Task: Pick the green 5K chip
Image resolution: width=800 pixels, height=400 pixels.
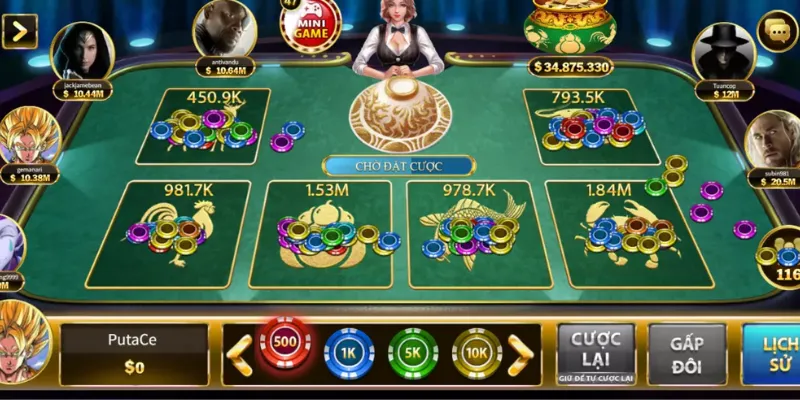Action: [413, 353]
